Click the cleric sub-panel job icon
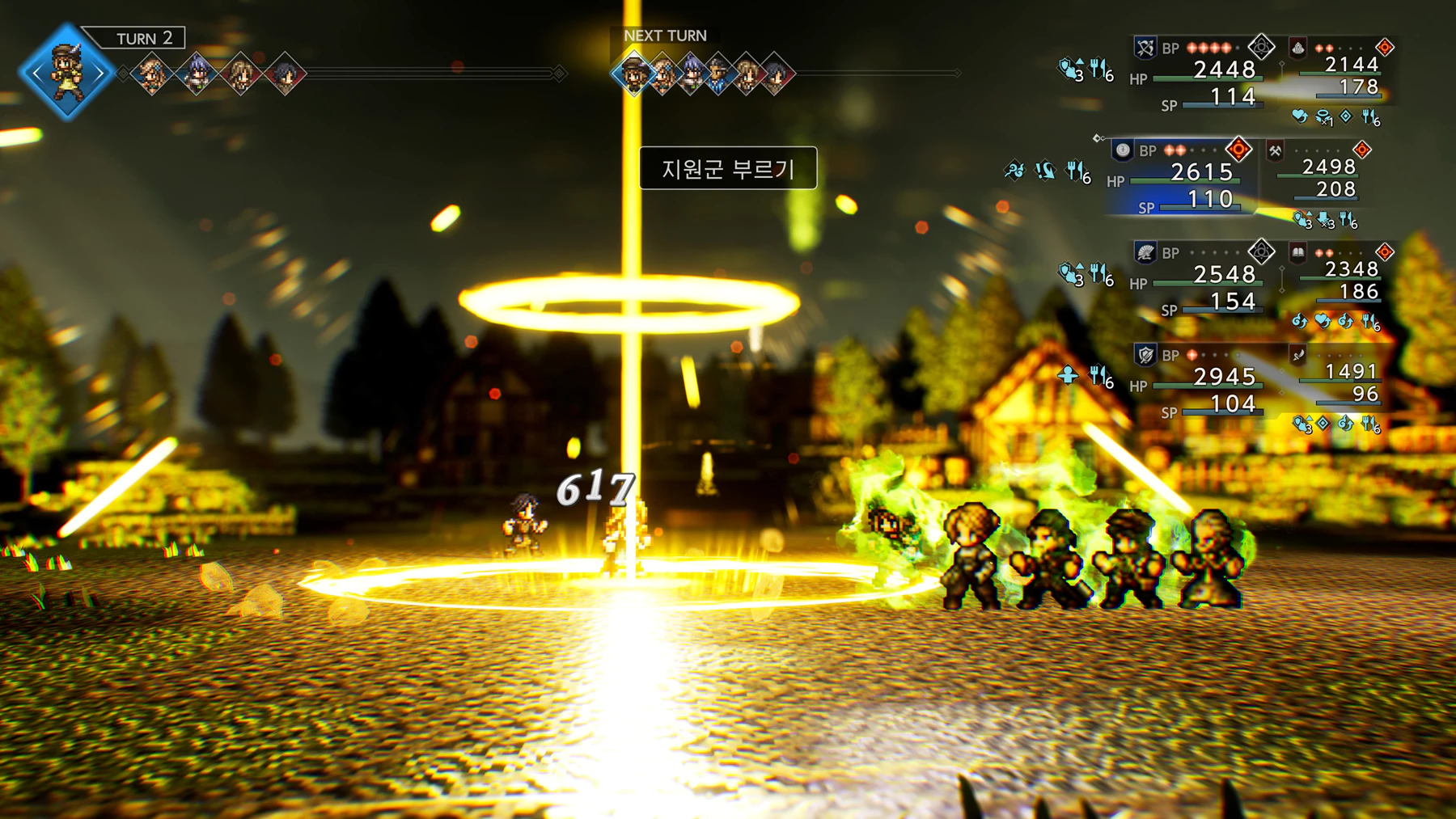 tap(1297, 48)
